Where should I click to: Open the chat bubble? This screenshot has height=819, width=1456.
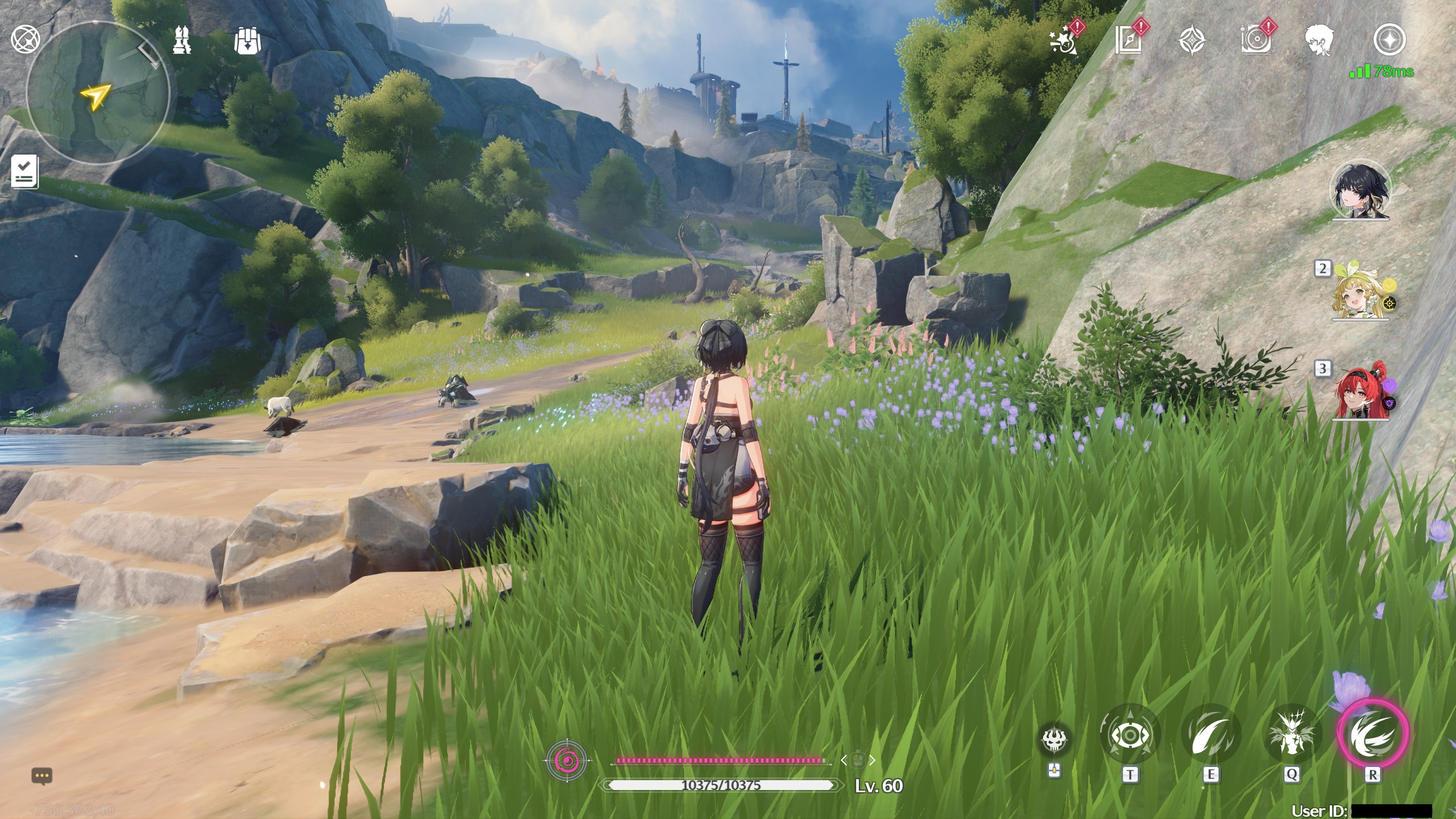(43, 776)
